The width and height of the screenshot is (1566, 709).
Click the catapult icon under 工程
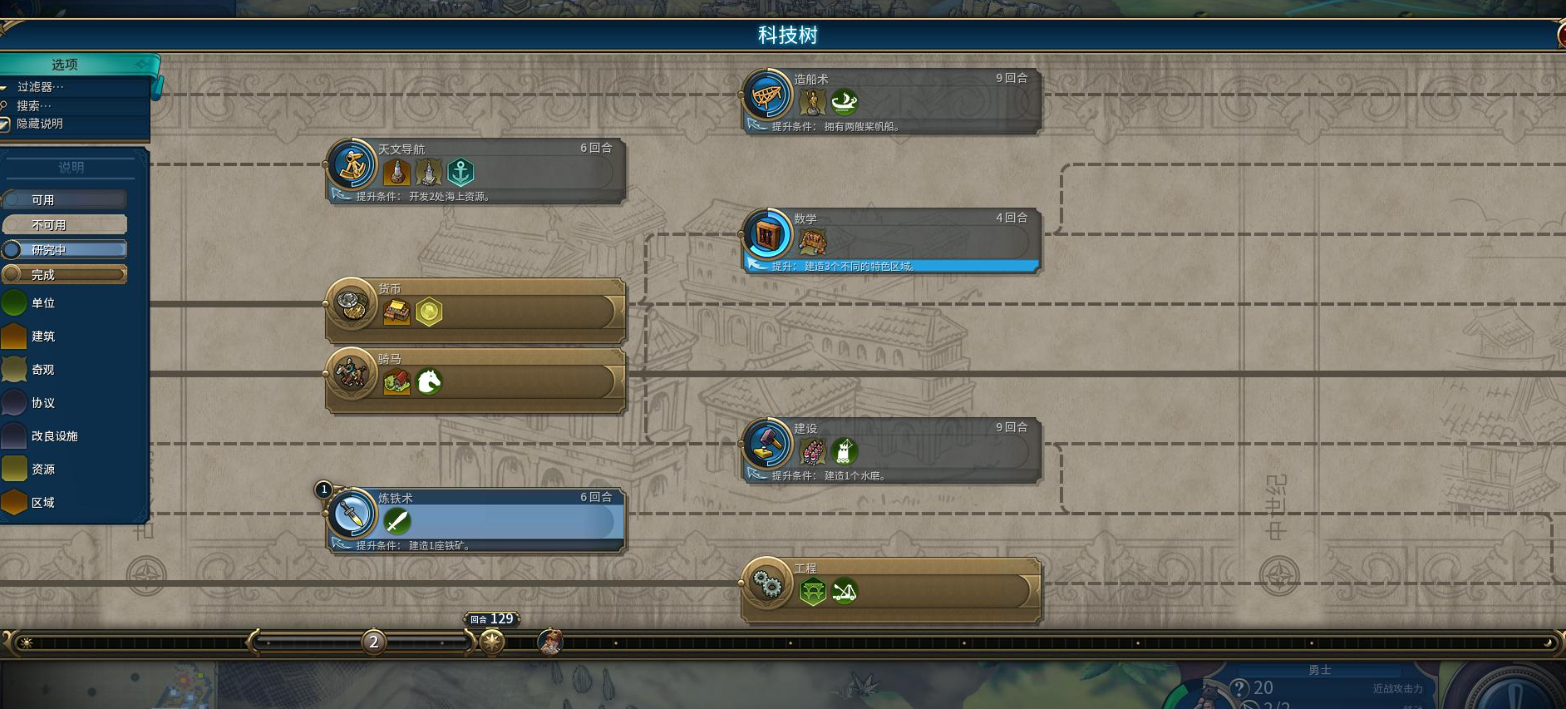[845, 592]
